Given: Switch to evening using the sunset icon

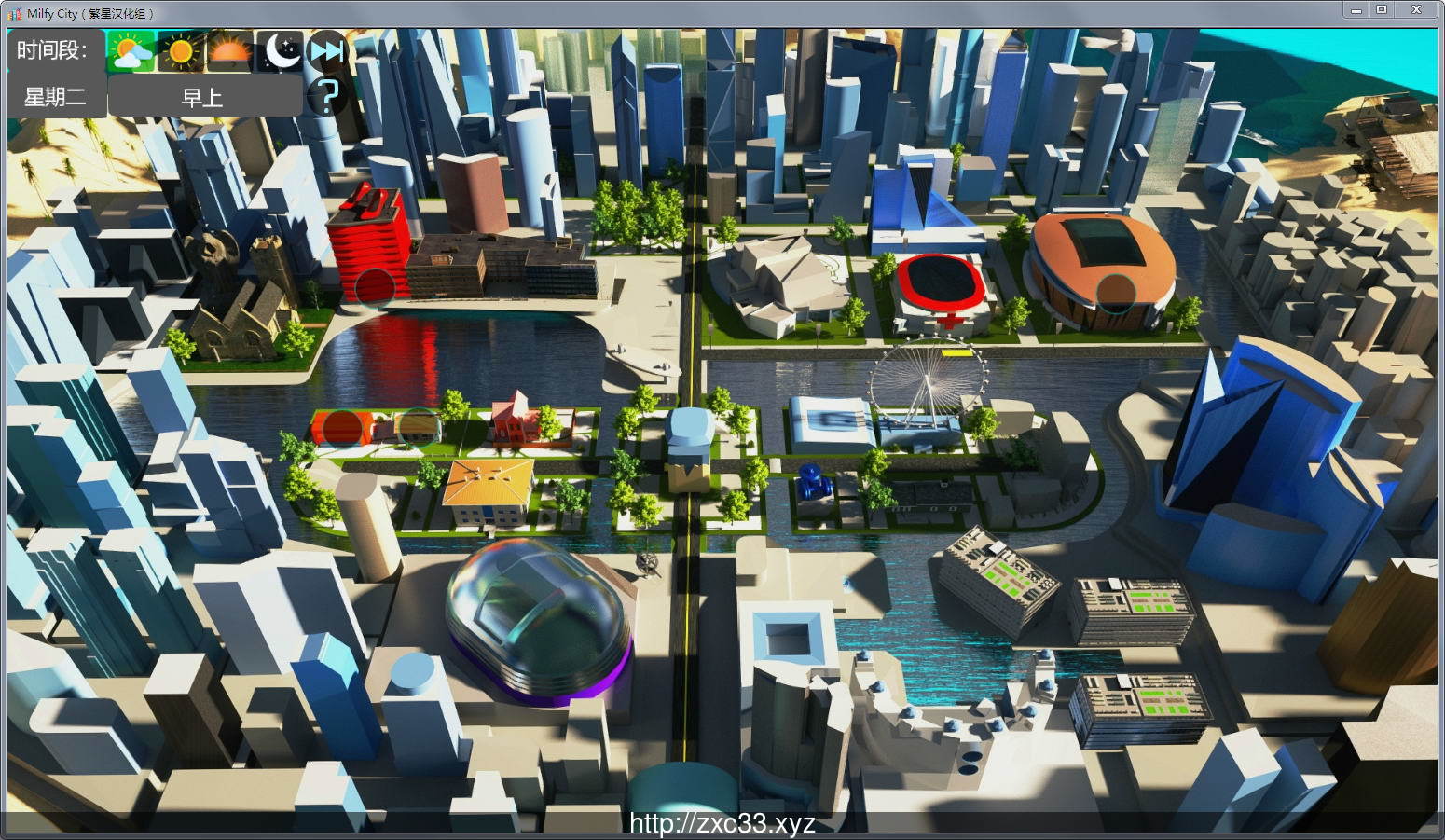Looking at the screenshot, I should pyautogui.click(x=227, y=50).
